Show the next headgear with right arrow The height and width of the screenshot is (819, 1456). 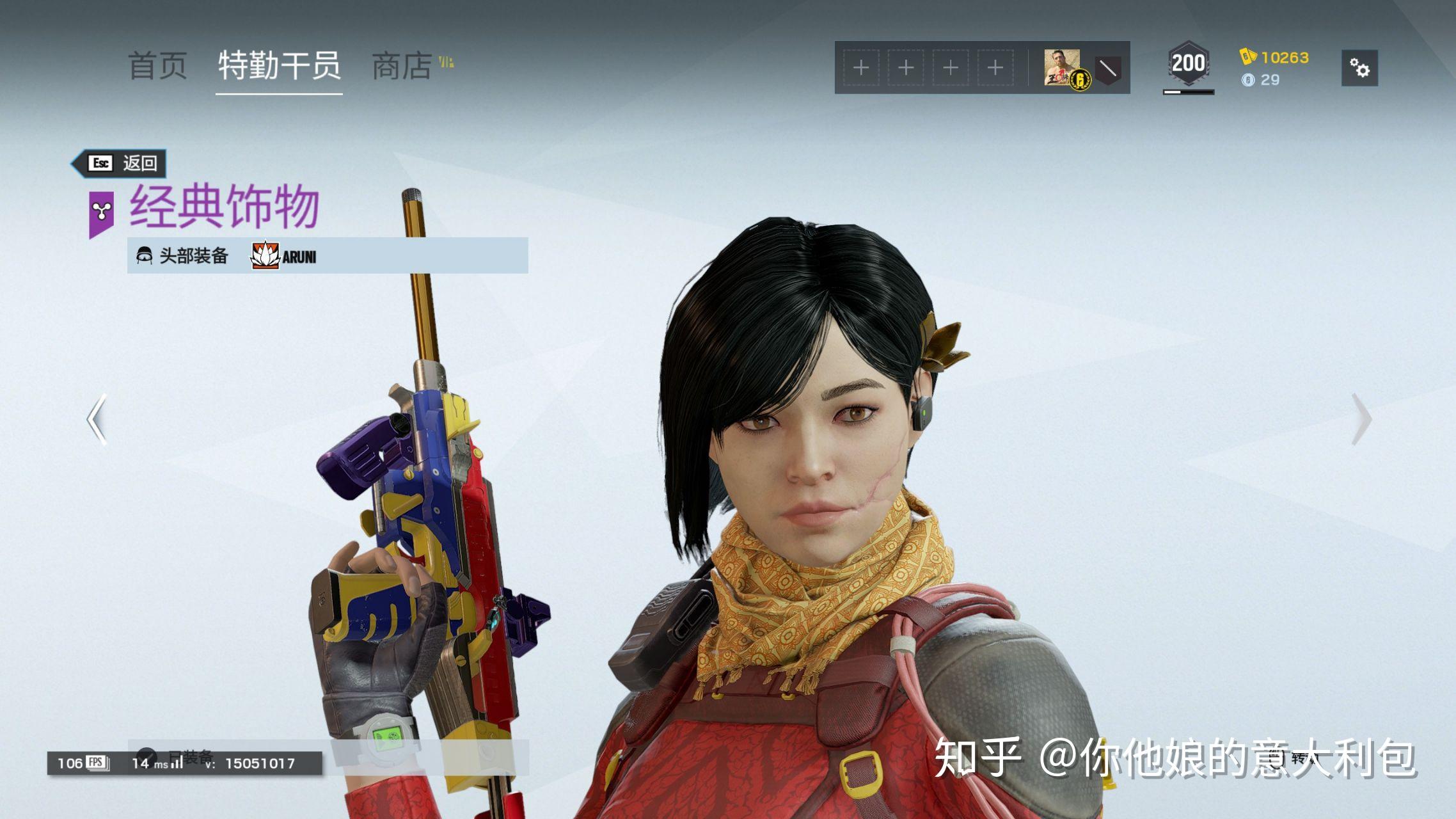click(1361, 419)
